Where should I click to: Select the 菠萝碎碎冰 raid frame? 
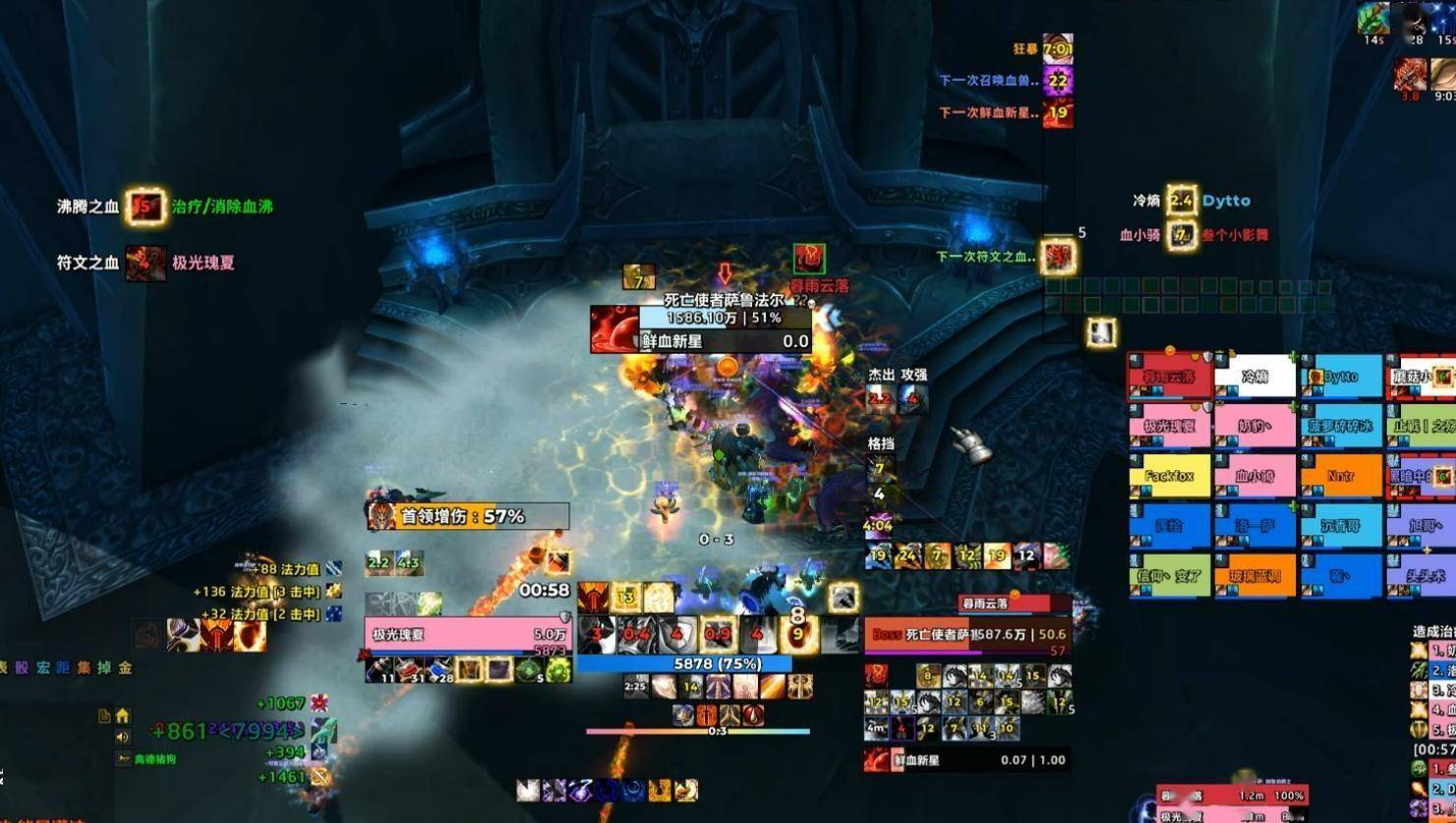tap(1341, 426)
